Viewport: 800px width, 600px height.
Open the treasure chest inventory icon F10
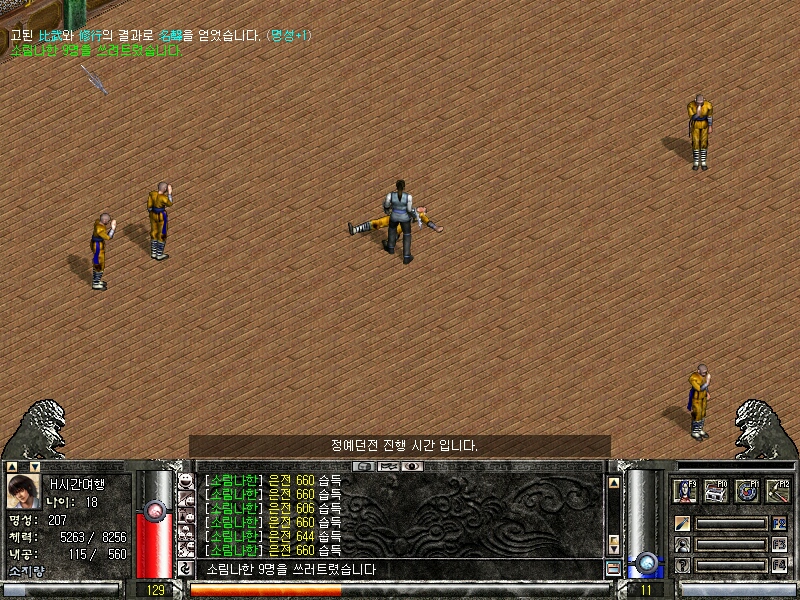717,492
